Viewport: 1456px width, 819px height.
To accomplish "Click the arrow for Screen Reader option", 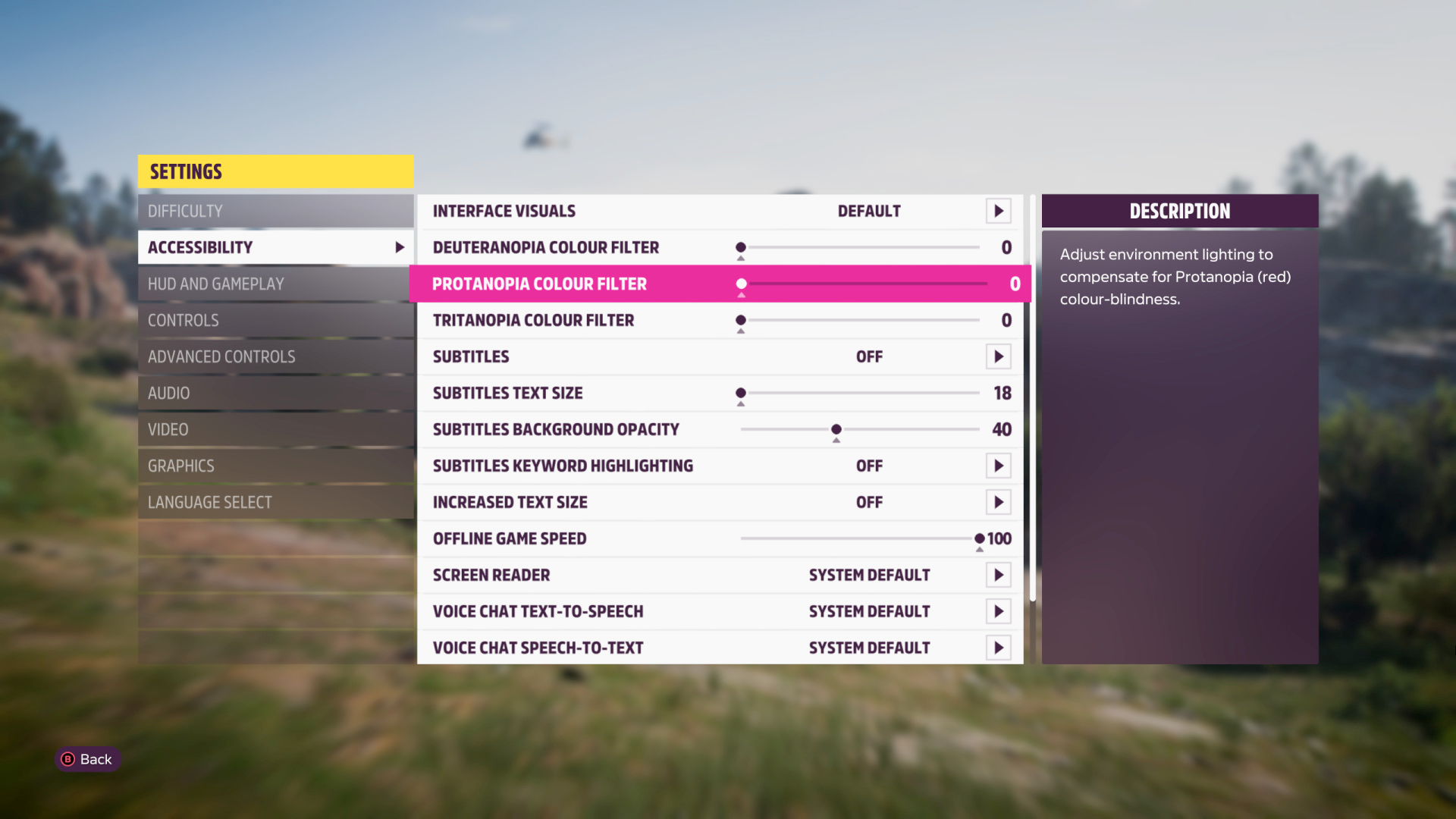I will tap(999, 575).
